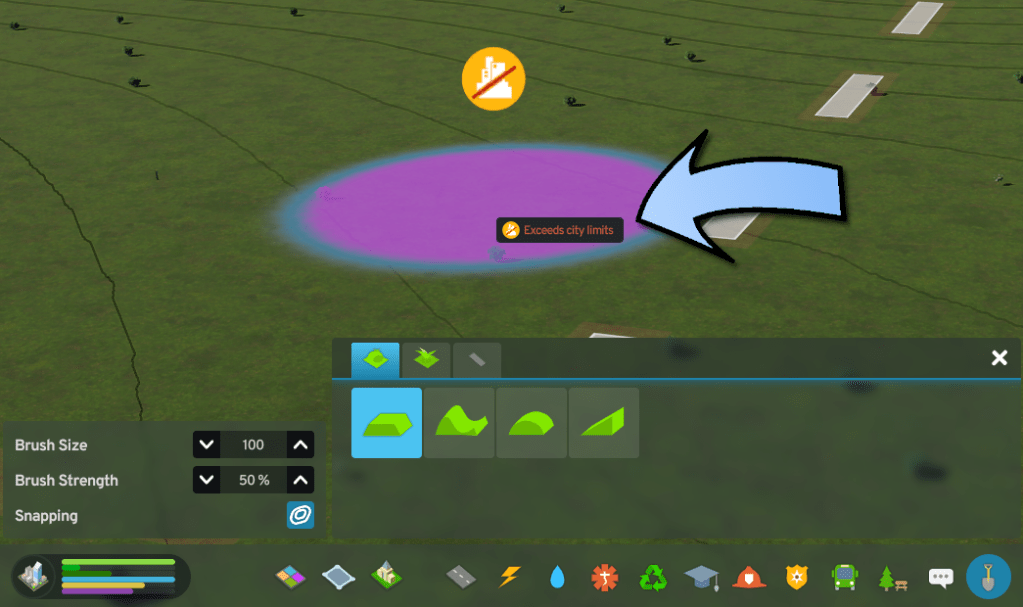Select the level terrain tool
Viewport: 1023px width, 607px height.
coord(386,423)
